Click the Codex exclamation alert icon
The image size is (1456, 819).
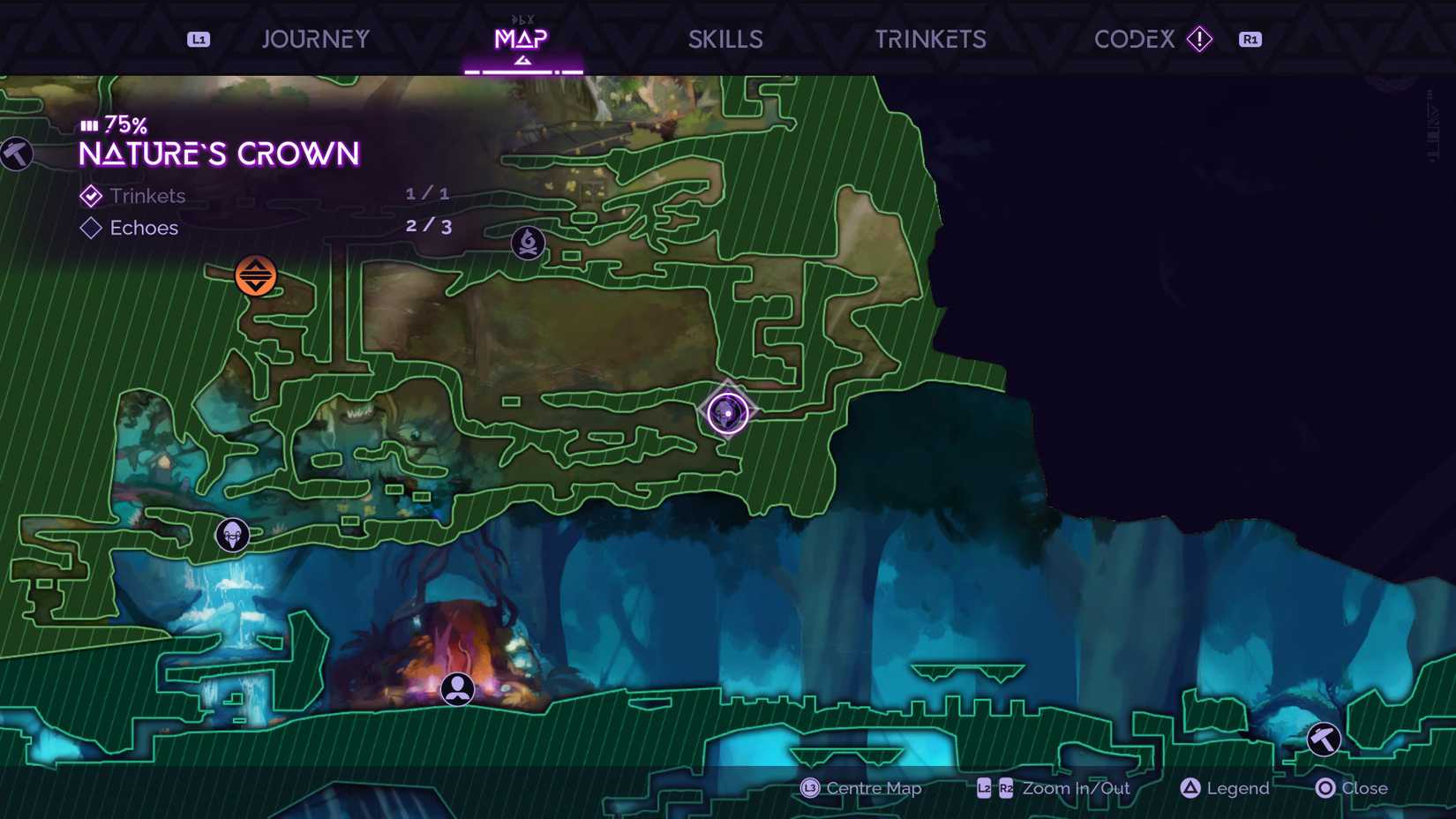[x=1200, y=39]
